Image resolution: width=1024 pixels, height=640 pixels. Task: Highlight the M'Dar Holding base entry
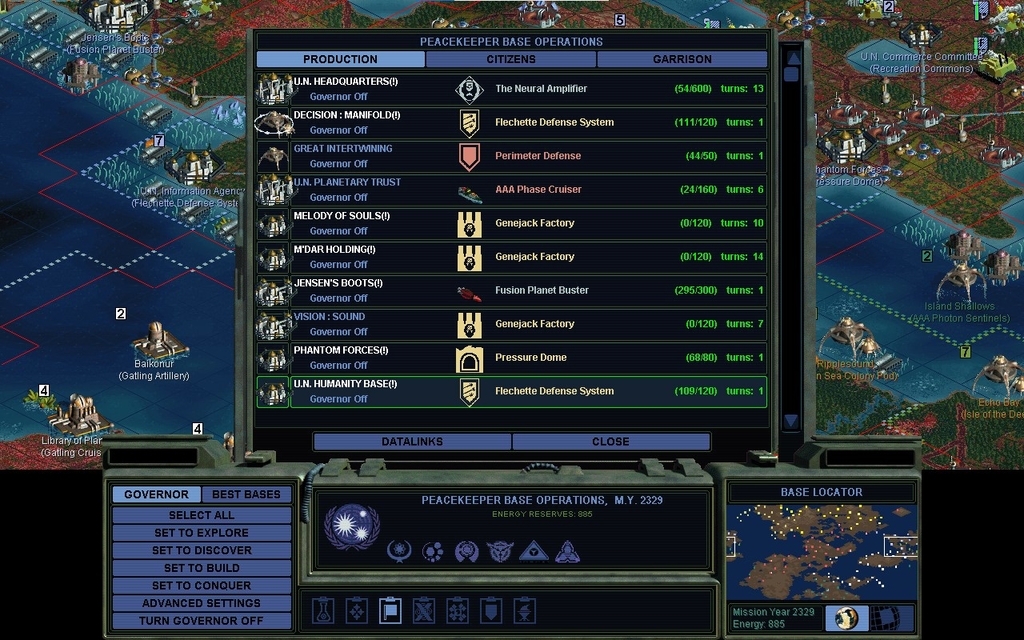[511, 257]
